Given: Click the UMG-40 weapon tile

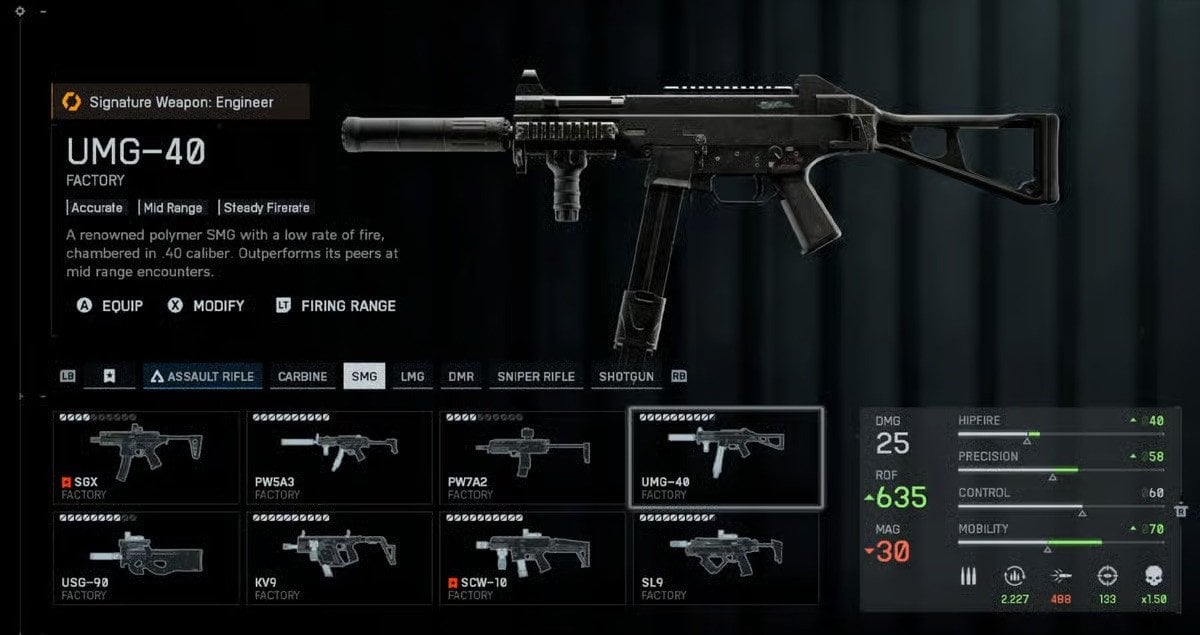Looking at the screenshot, I should (x=725, y=458).
